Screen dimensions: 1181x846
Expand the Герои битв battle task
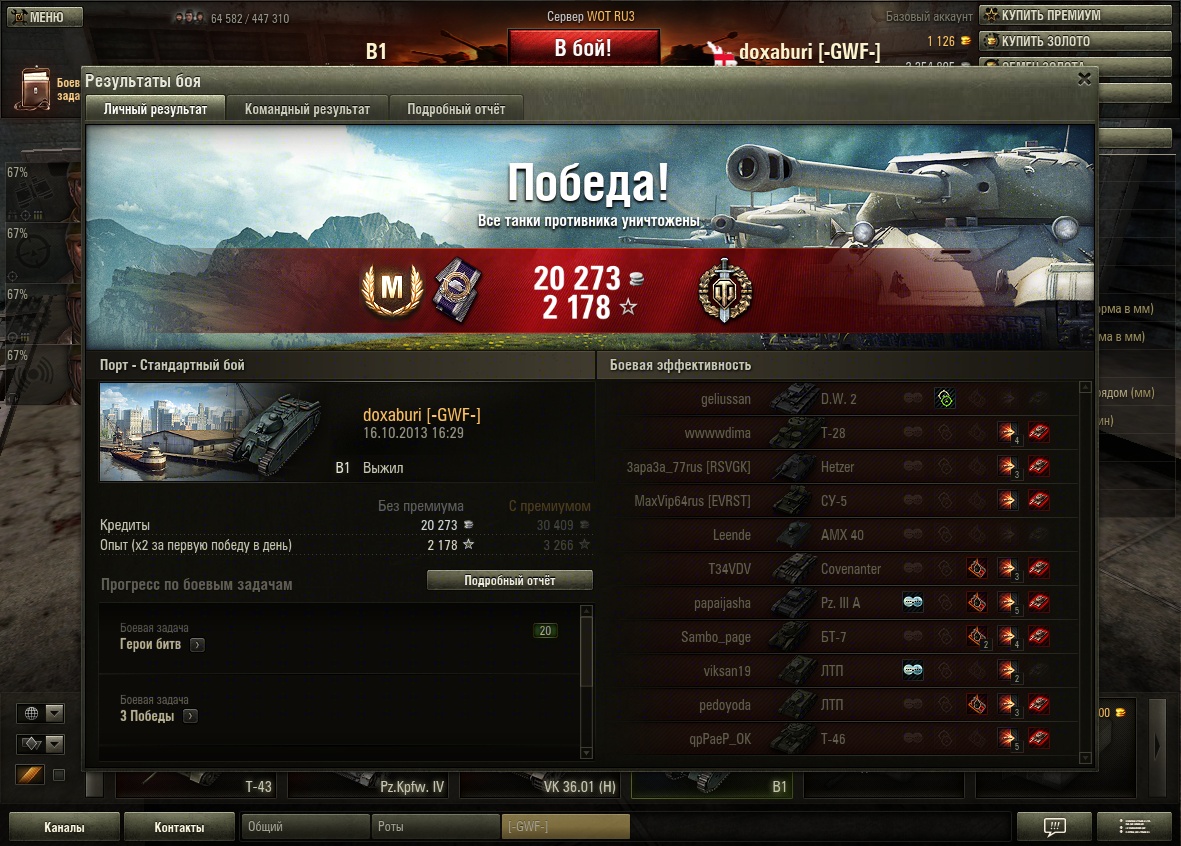coord(197,645)
